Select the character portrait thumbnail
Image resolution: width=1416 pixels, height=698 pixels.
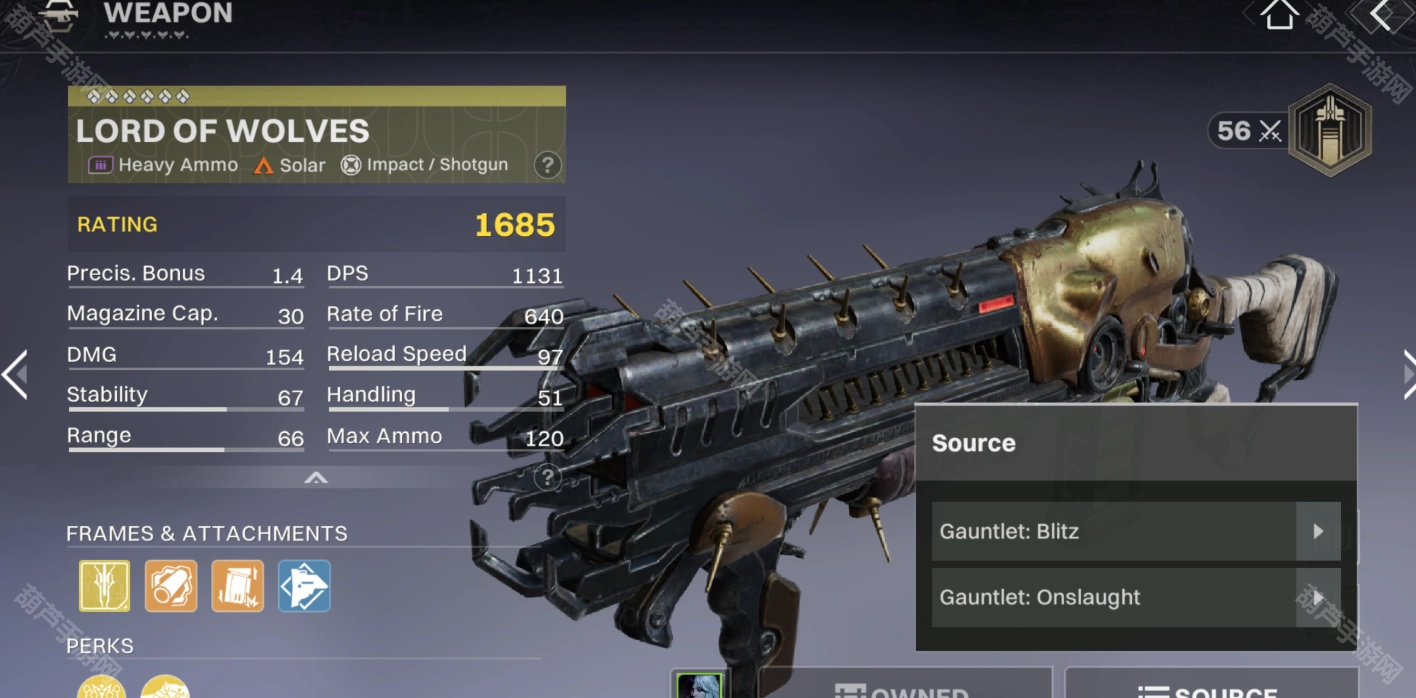click(x=699, y=686)
